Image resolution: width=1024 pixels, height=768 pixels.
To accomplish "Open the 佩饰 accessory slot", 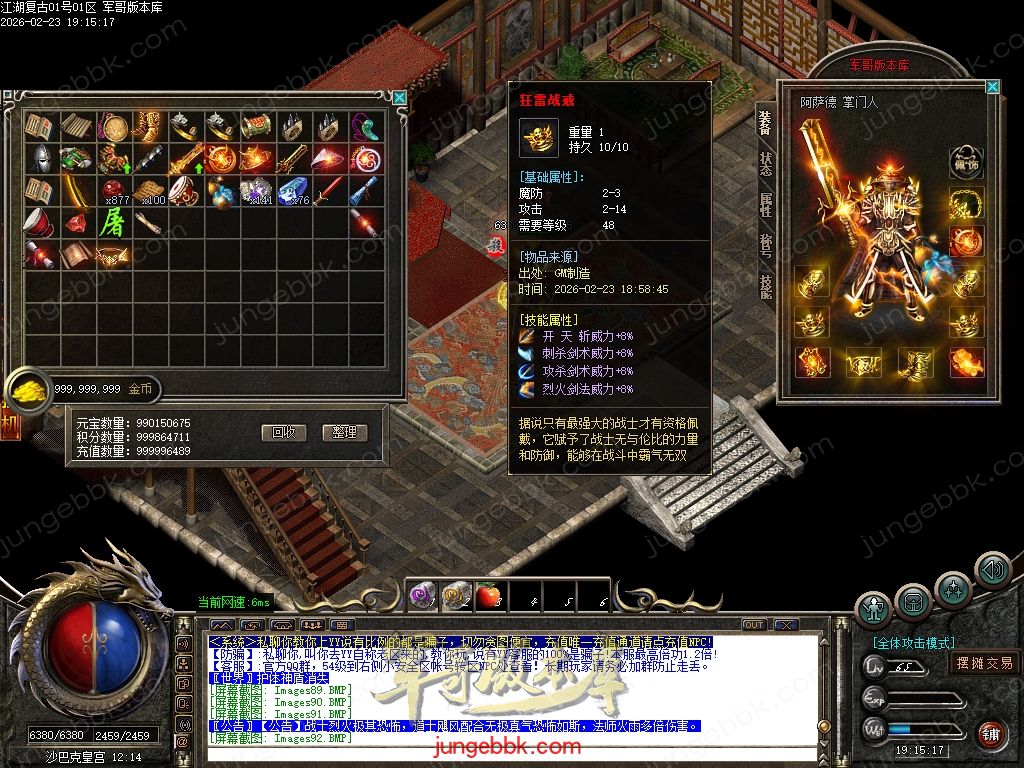I will tap(966, 163).
